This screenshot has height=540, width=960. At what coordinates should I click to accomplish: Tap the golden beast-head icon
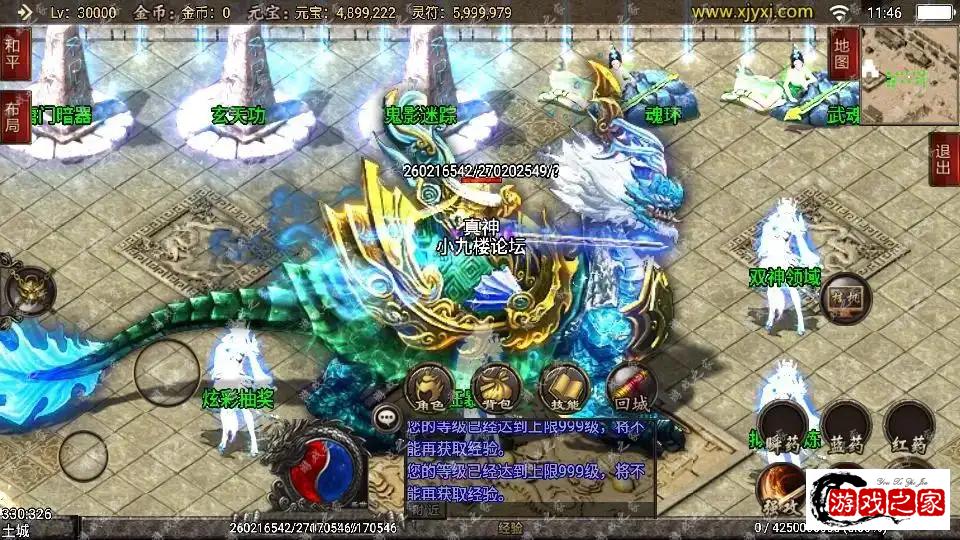pyautogui.click(x=27, y=290)
